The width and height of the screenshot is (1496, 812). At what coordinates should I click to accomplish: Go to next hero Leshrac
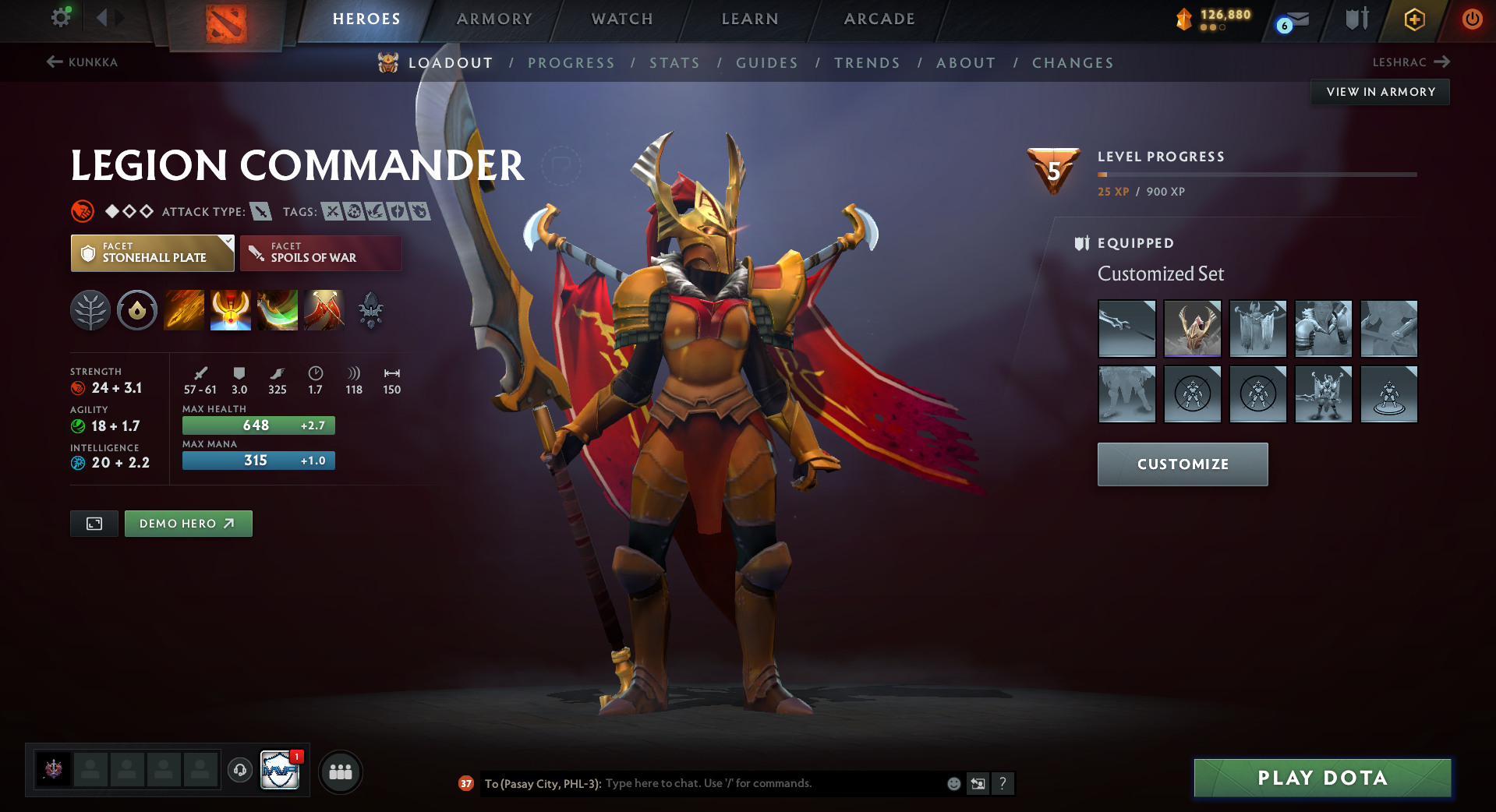tap(1410, 62)
